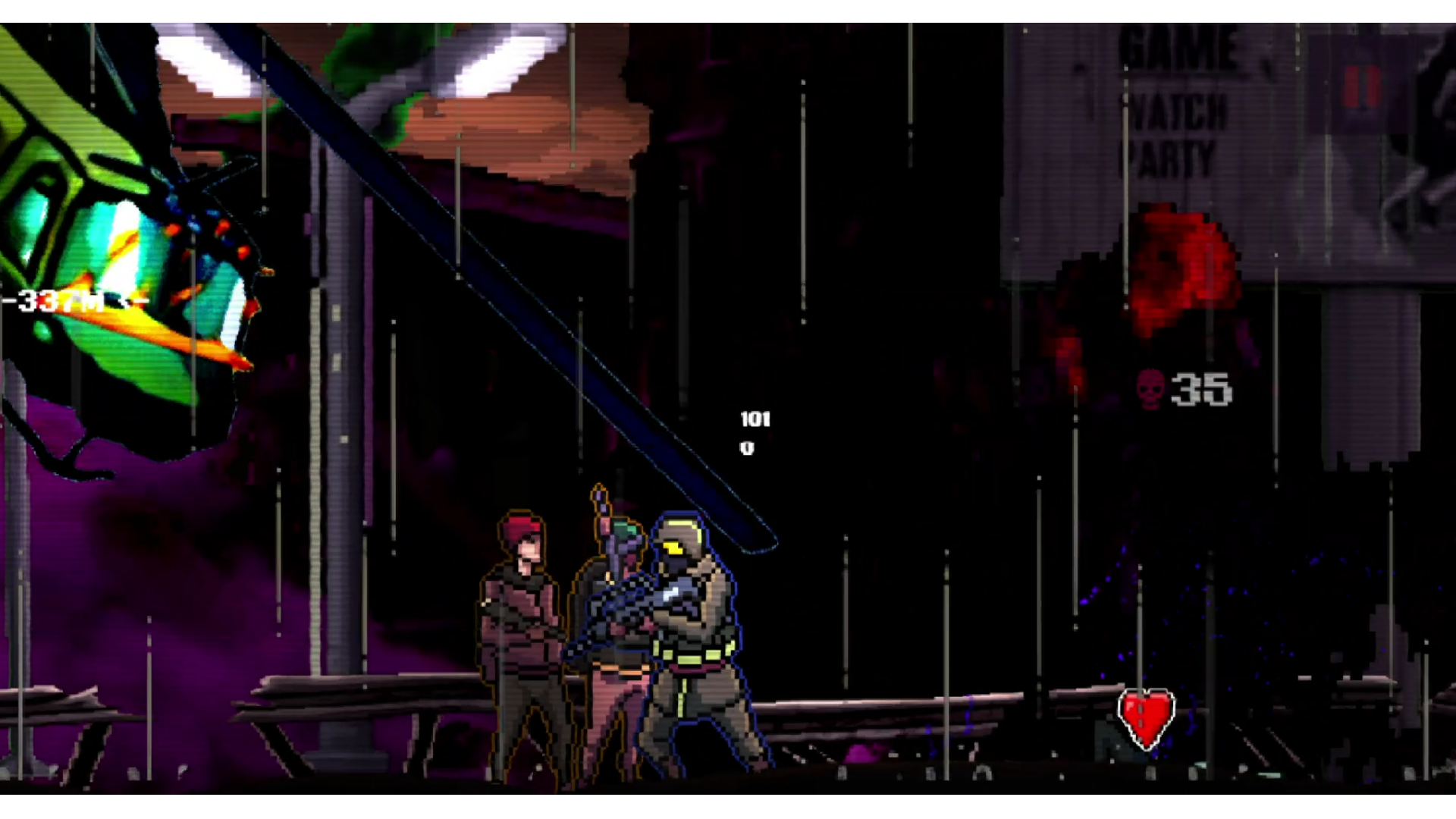Select the hooded gunman with yellow visor

pyautogui.click(x=686, y=622)
